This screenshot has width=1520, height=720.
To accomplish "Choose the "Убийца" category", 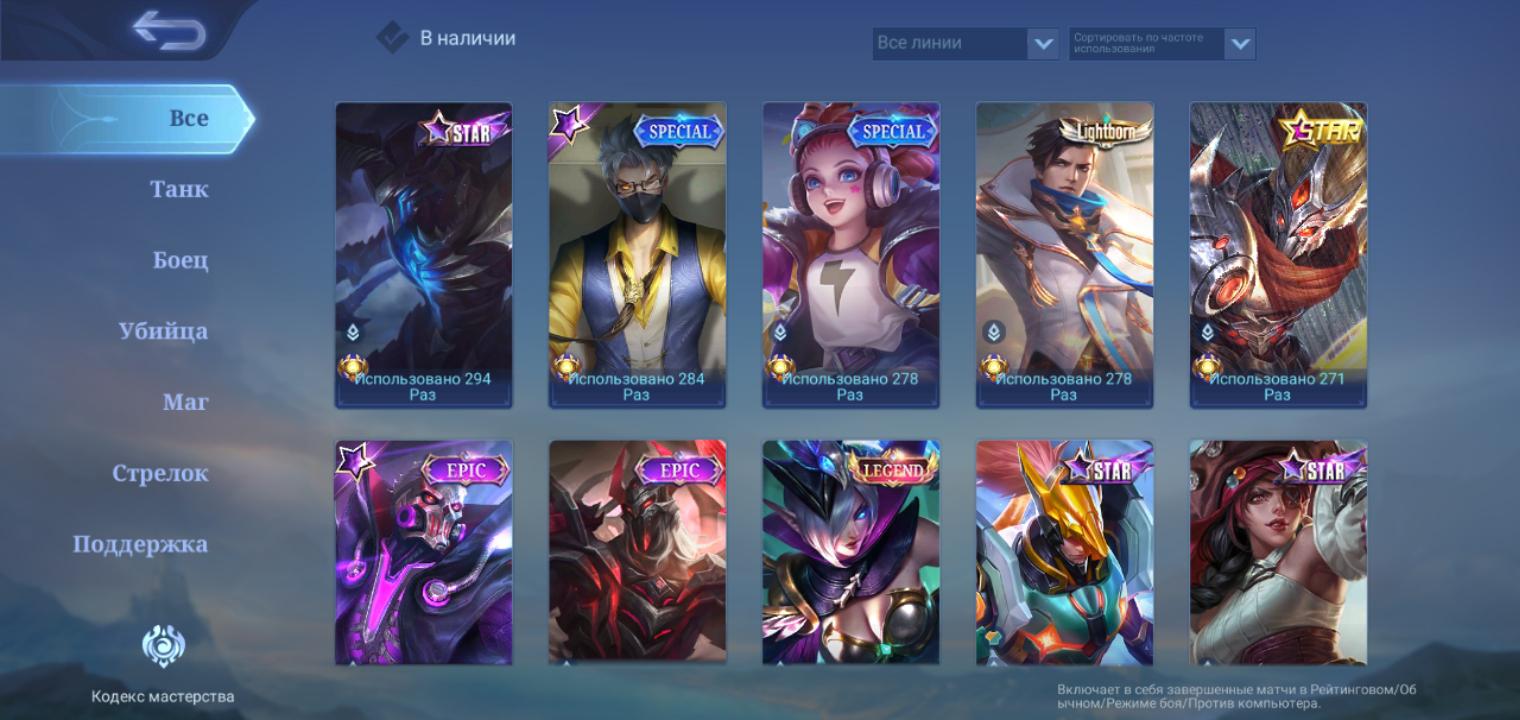I will pos(164,331).
